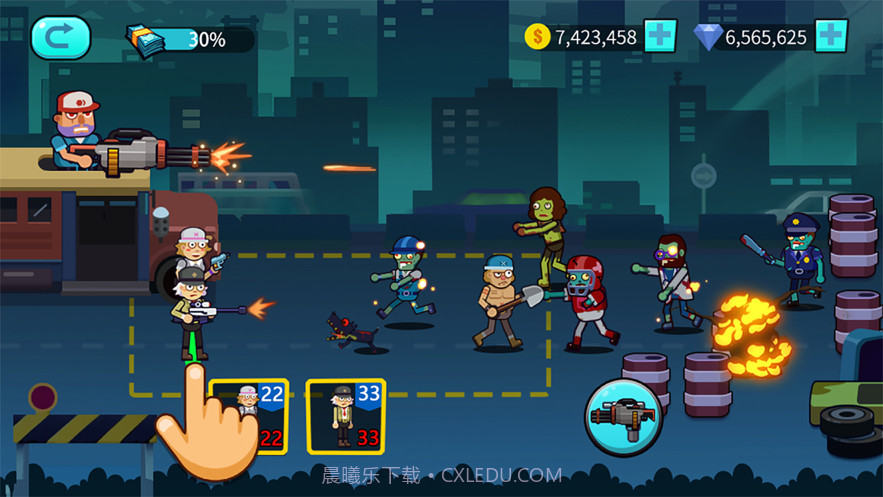
Task: Tap the cyan back arrow button
Action: coord(60,38)
